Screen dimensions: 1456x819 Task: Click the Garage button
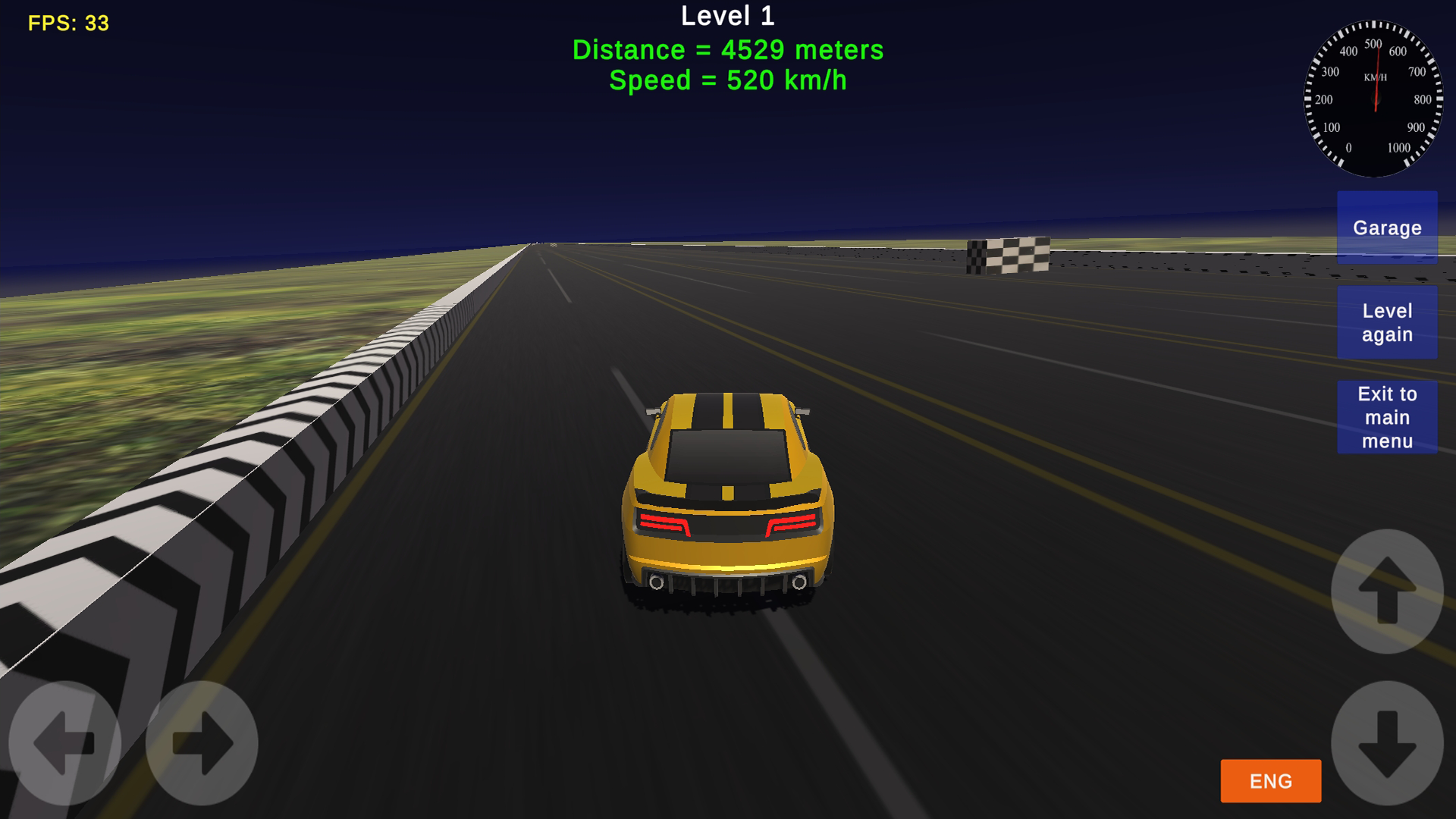1387,227
